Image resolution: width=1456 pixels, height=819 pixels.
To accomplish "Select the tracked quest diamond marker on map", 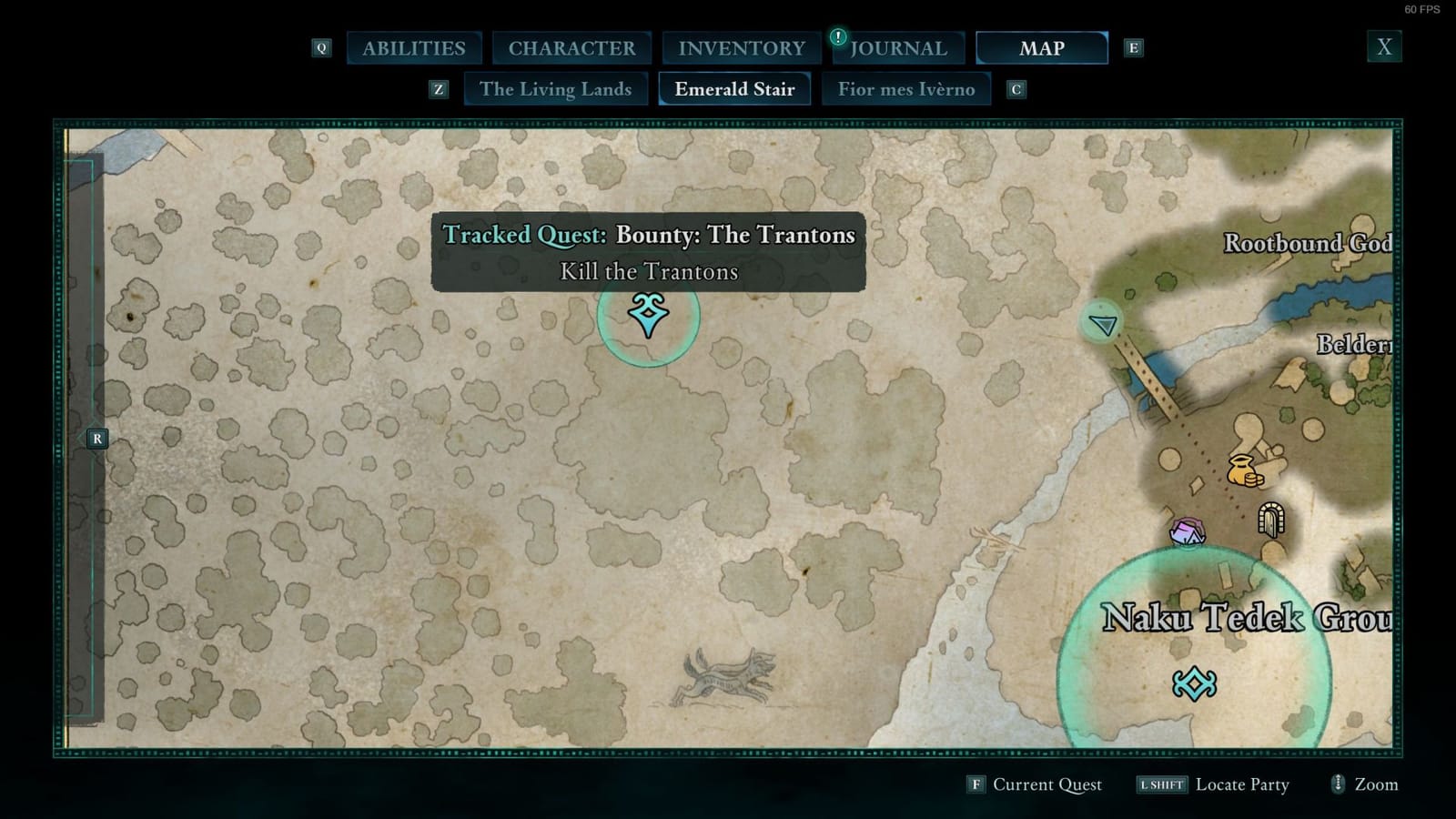I will [648, 314].
